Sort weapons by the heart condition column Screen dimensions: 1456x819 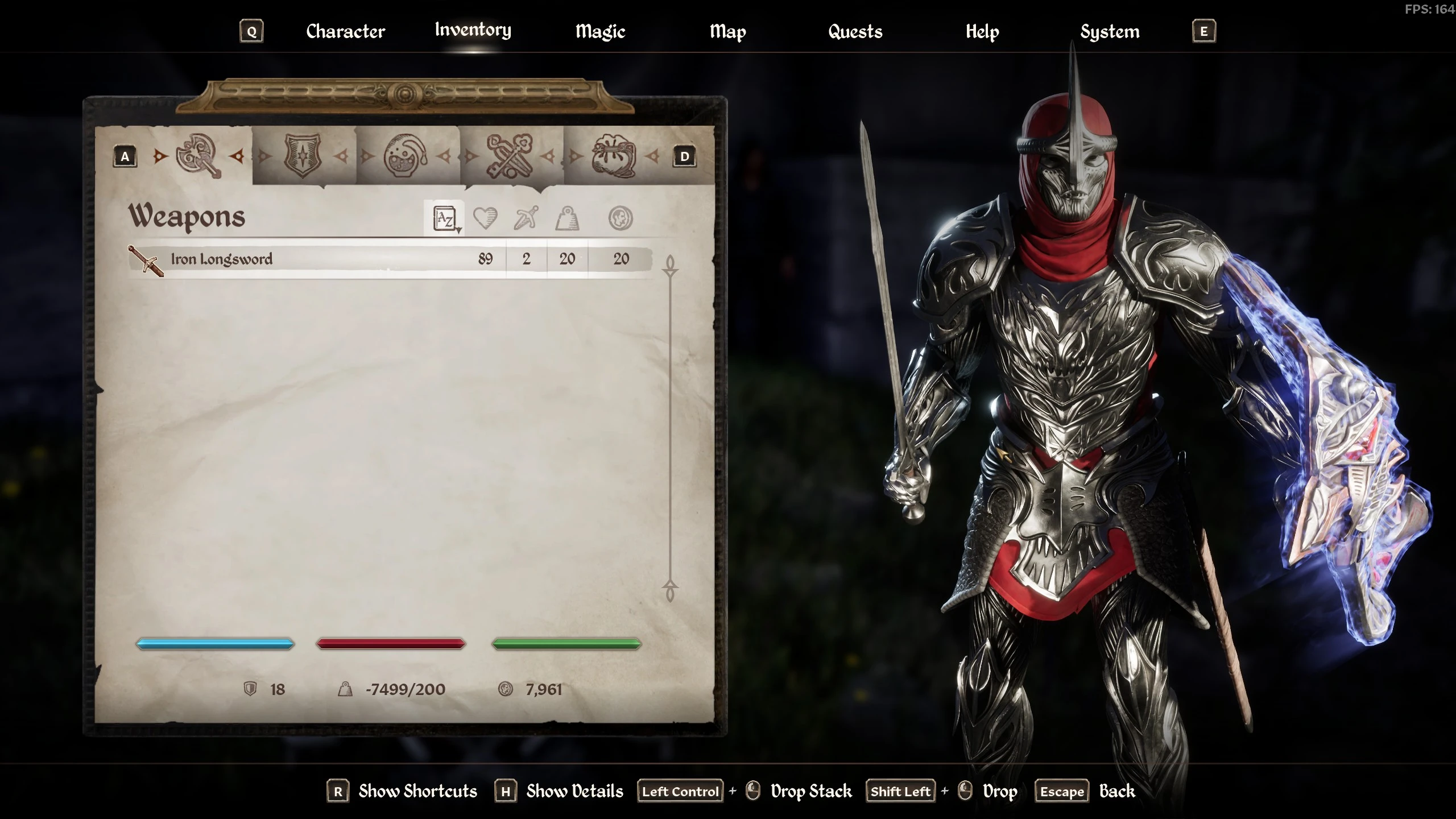point(485,218)
